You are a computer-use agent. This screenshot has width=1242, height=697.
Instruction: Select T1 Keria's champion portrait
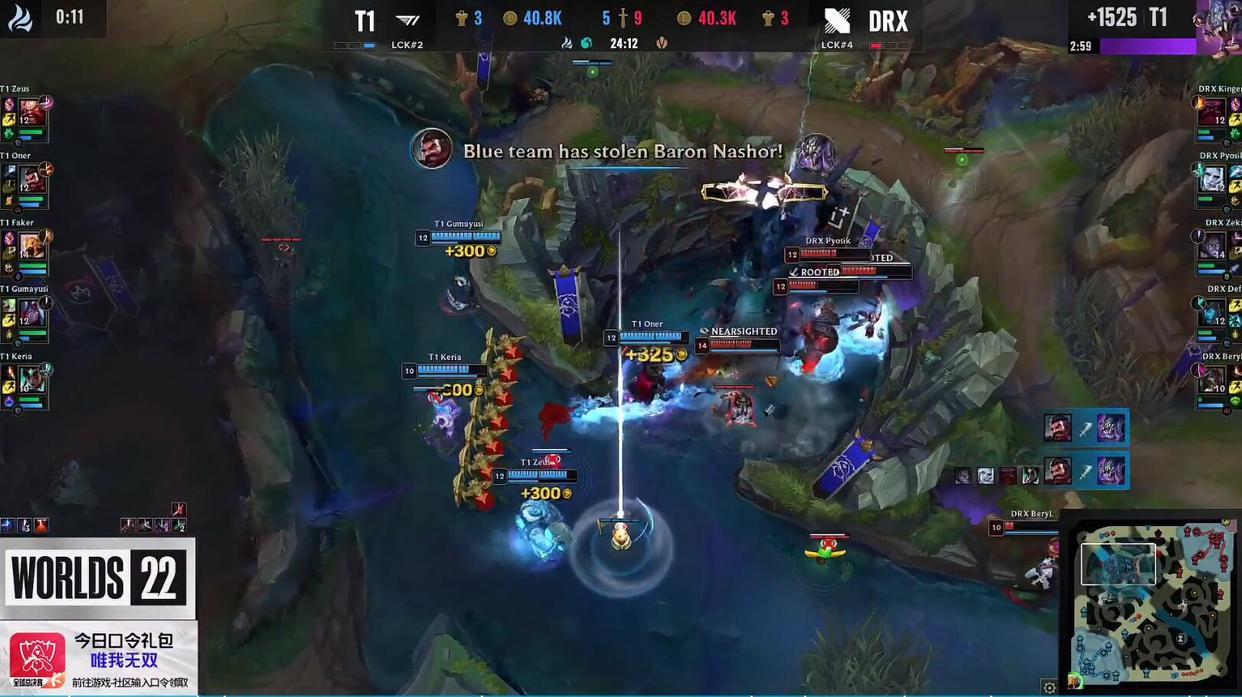(32, 380)
